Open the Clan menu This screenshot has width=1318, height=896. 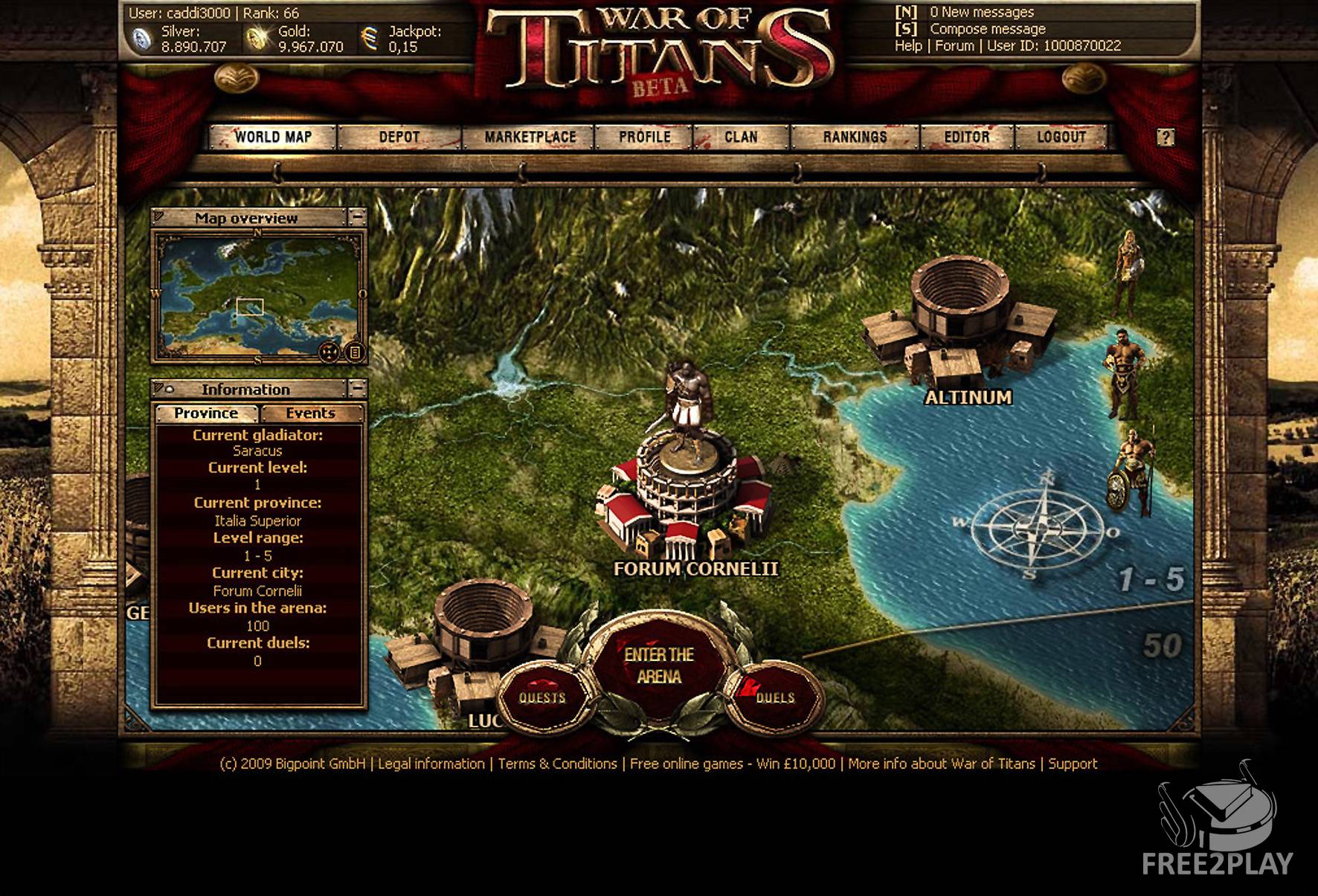741,137
